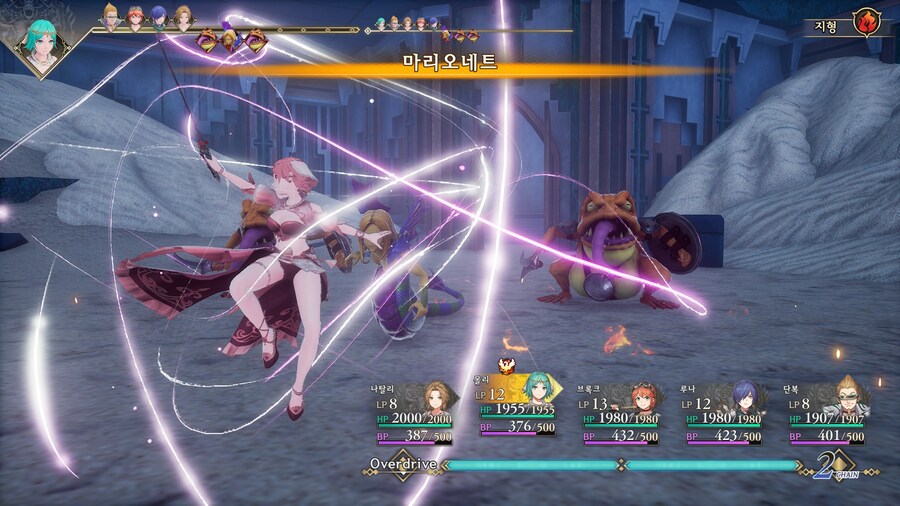Select the red-haired portrait on the turn timeline

point(136,16)
